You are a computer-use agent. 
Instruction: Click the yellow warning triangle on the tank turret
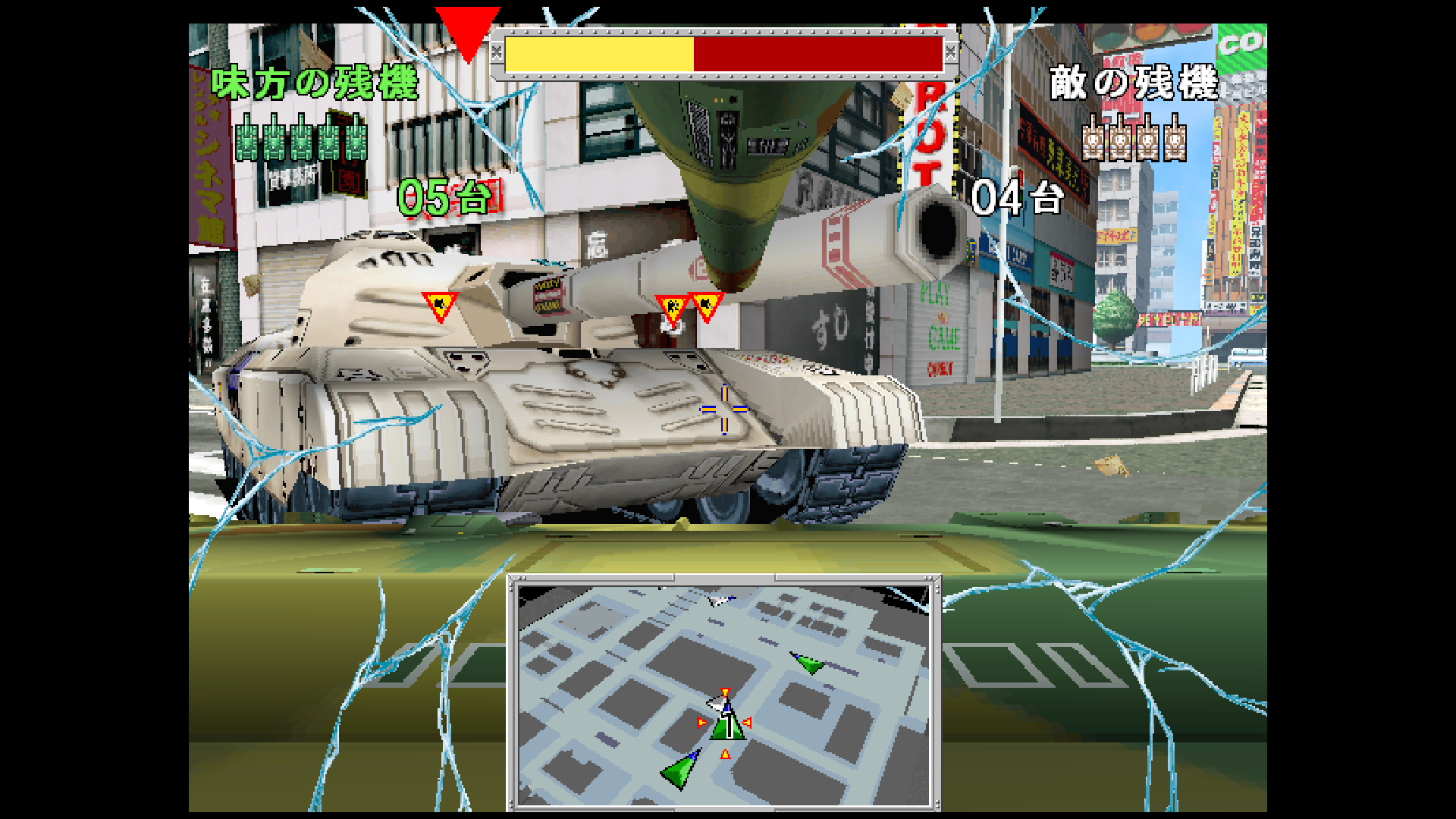(x=440, y=303)
